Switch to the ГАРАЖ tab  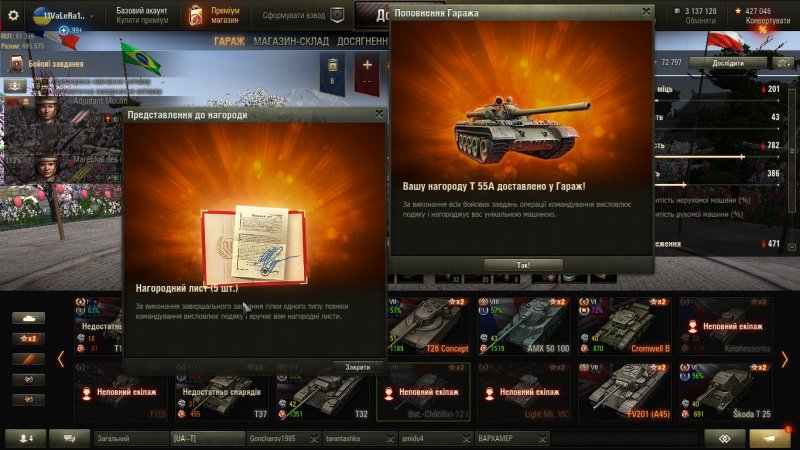point(229,41)
